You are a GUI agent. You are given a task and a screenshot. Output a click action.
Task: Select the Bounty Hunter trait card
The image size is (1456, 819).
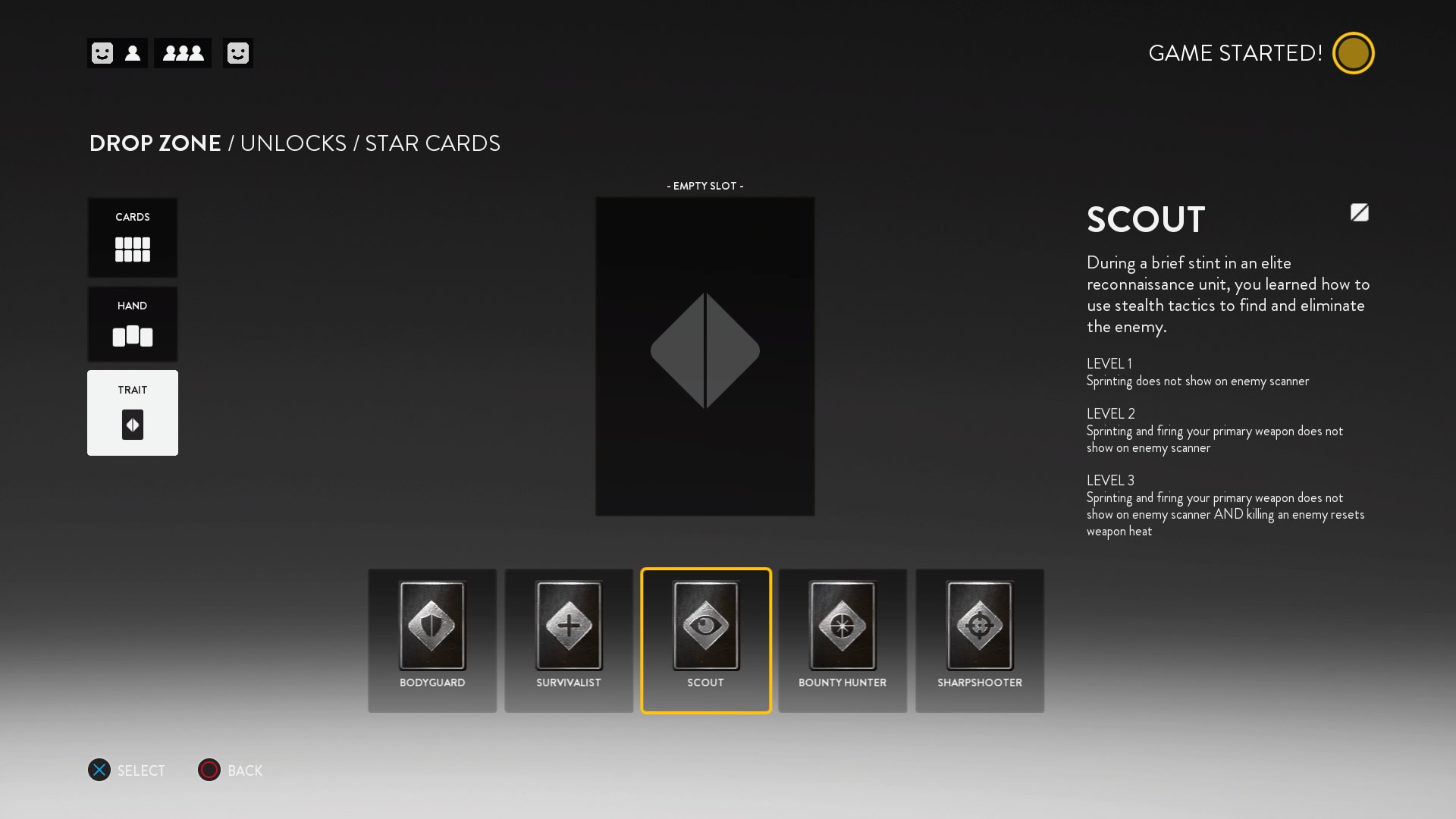pyautogui.click(x=843, y=641)
